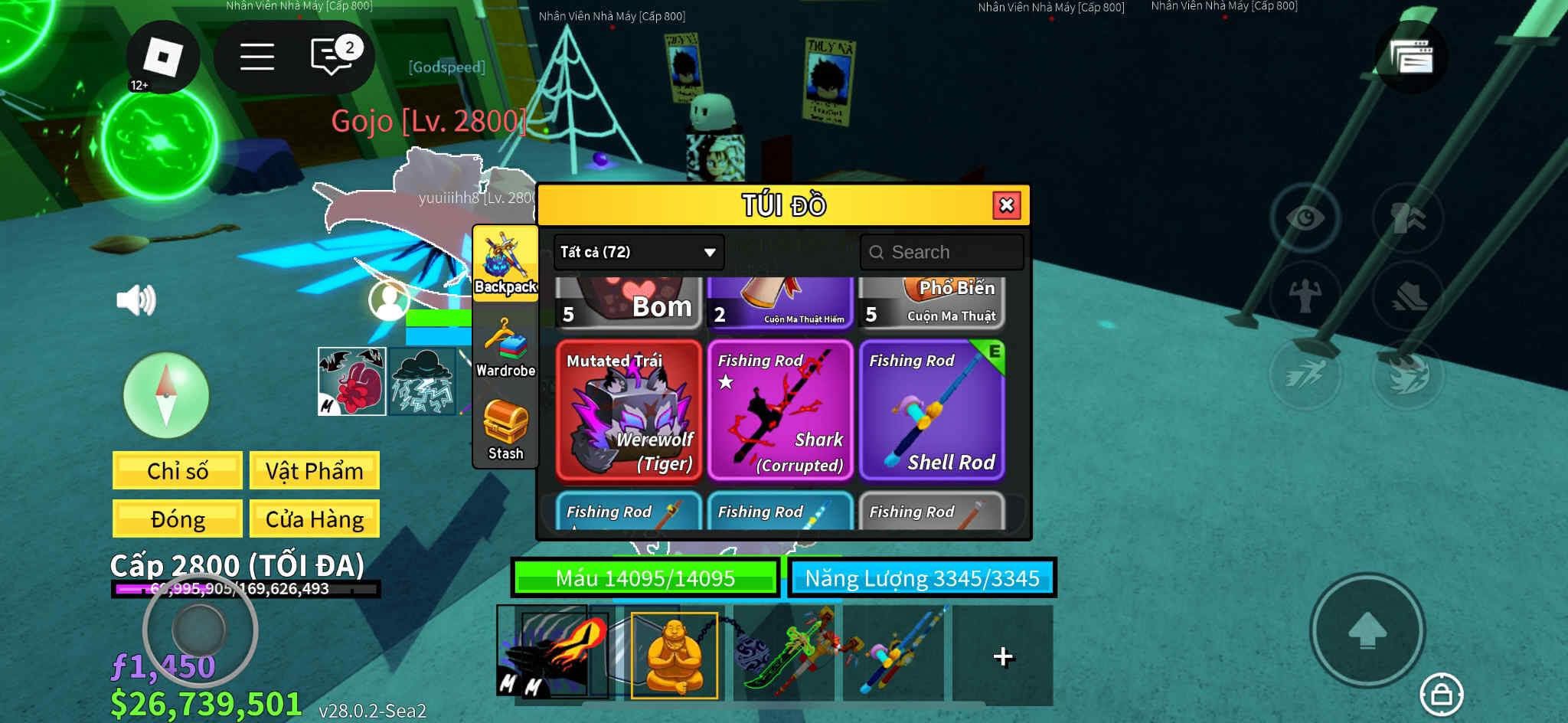The width and height of the screenshot is (1568, 723).
Task: Open the Vật Phẩm items menu
Action: [314, 470]
